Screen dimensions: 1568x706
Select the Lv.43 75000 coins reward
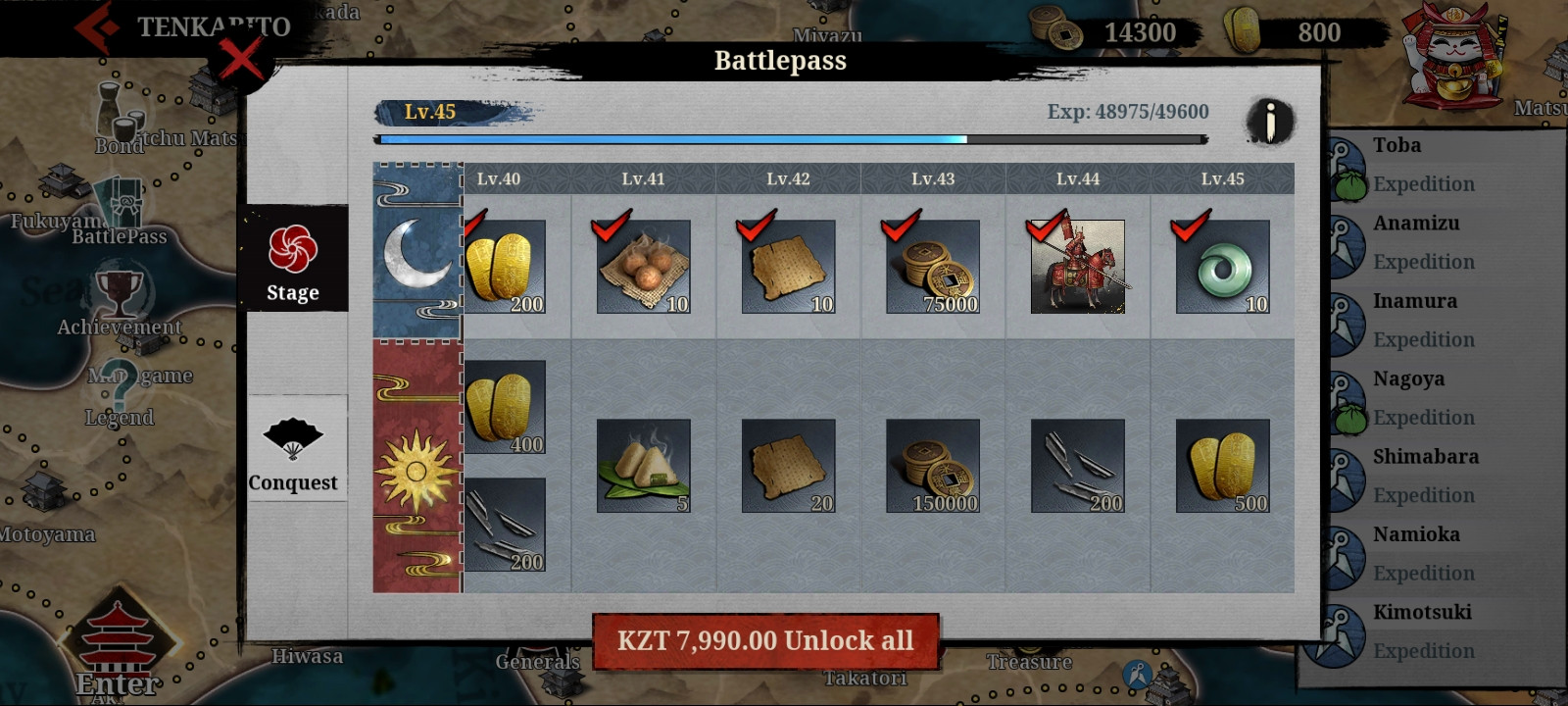(932, 267)
